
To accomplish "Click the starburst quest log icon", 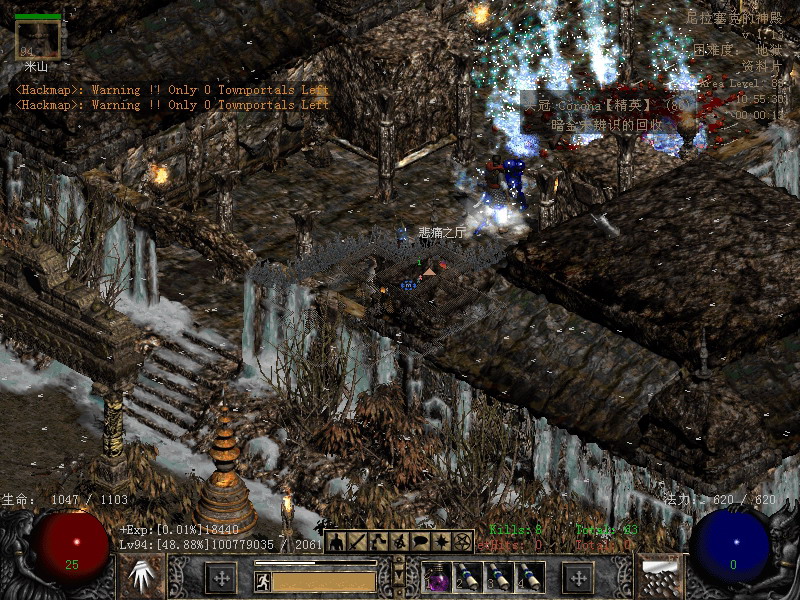I will click(442, 542).
